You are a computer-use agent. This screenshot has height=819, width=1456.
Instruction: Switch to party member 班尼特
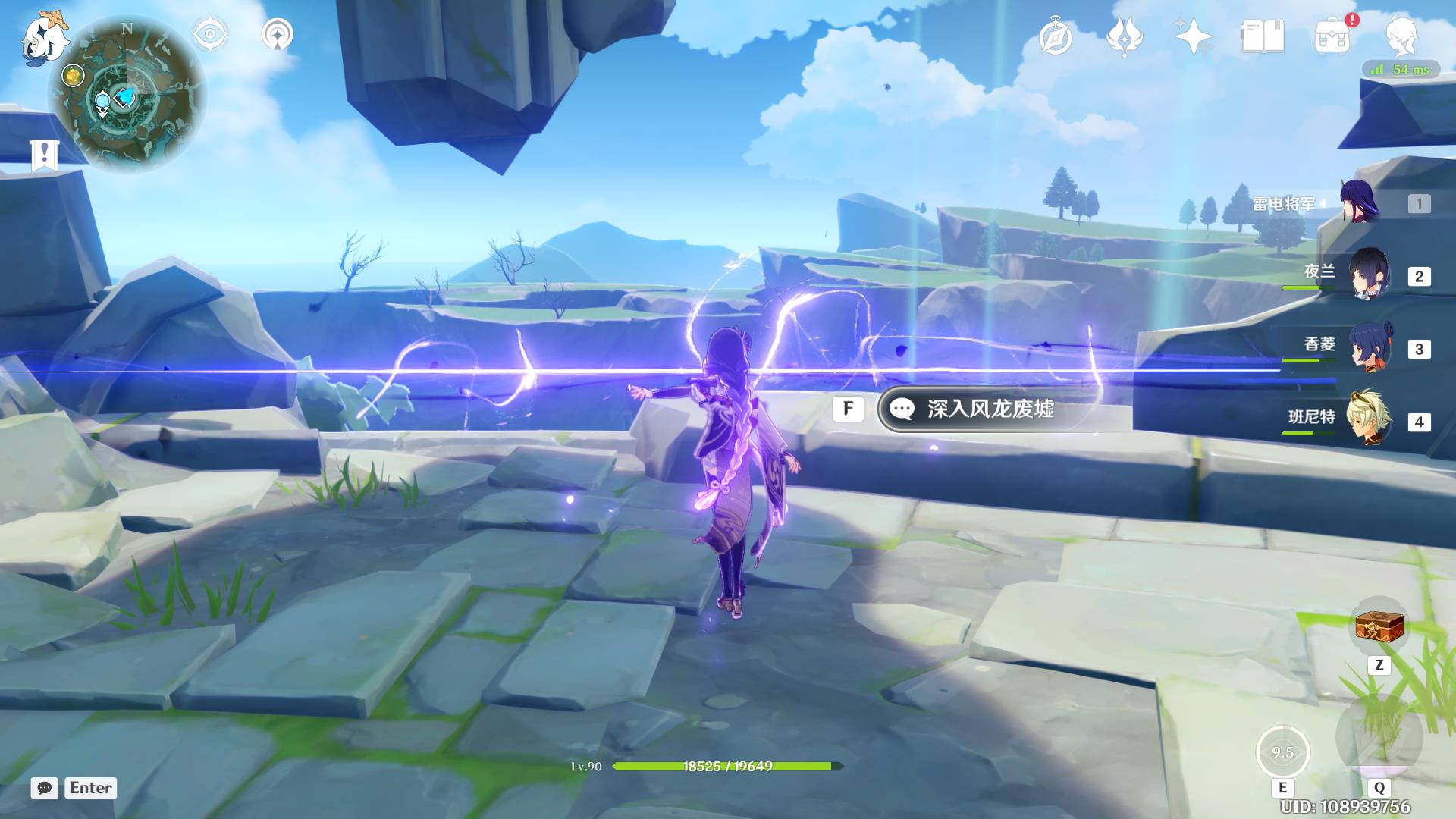tap(1369, 419)
